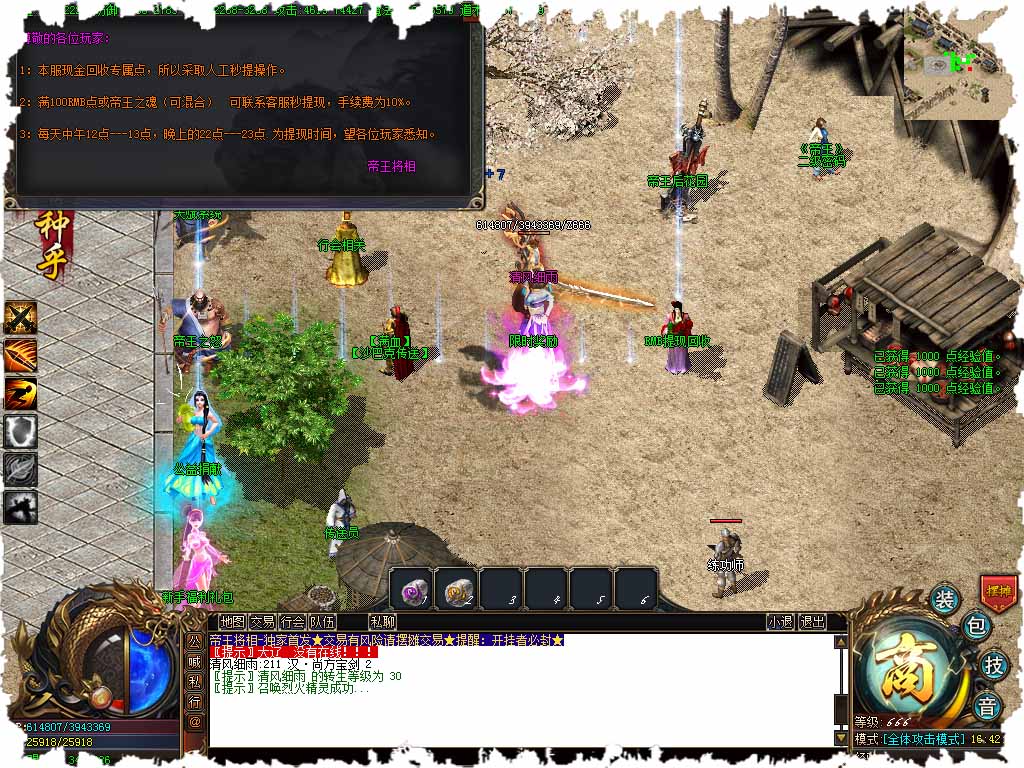Click the 退出 exit button
Image resolution: width=1024 pixels, height=768 pixels.
813,622
